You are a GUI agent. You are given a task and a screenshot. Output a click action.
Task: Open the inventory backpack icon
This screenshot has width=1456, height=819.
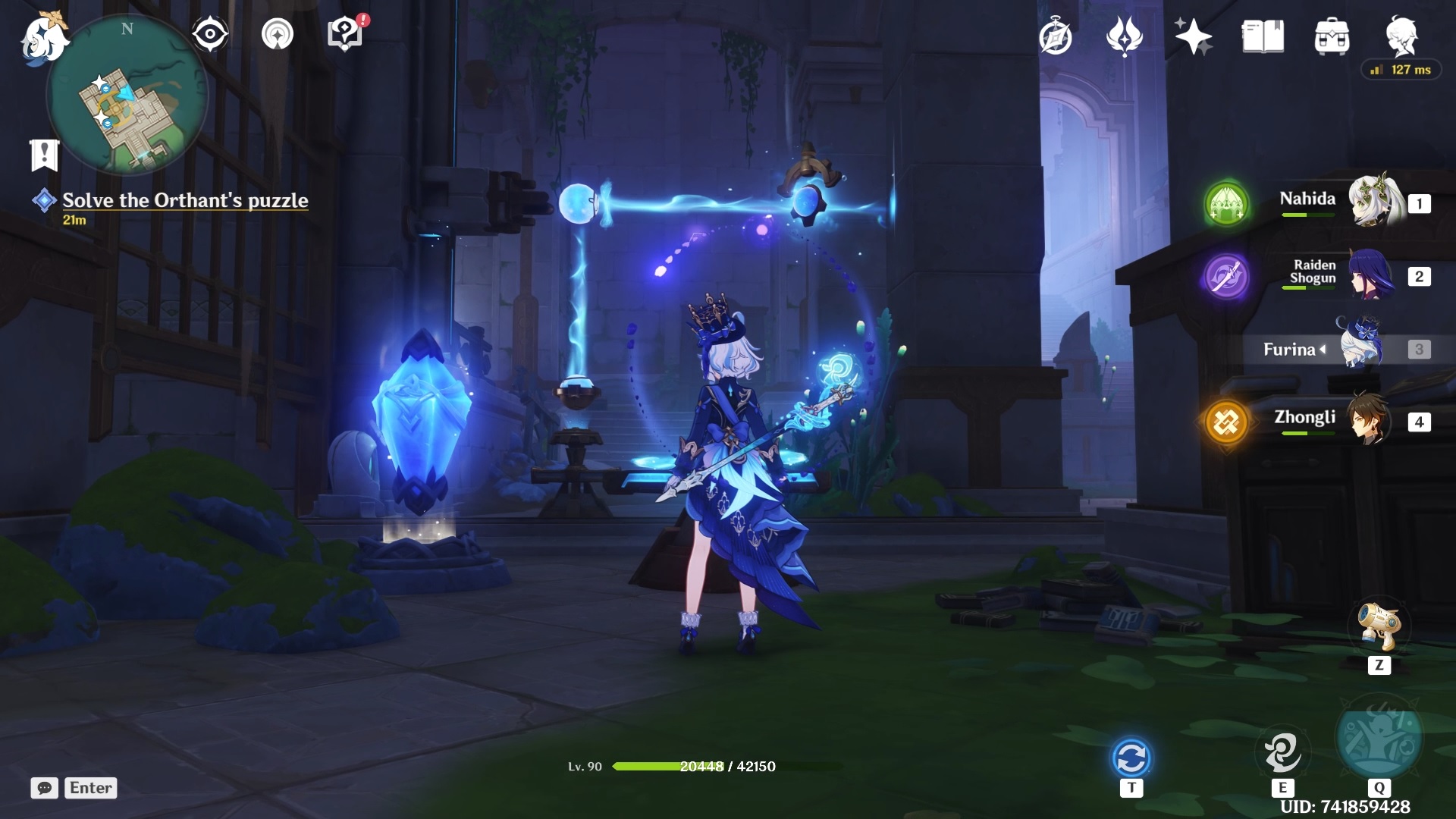[1332, 37]
